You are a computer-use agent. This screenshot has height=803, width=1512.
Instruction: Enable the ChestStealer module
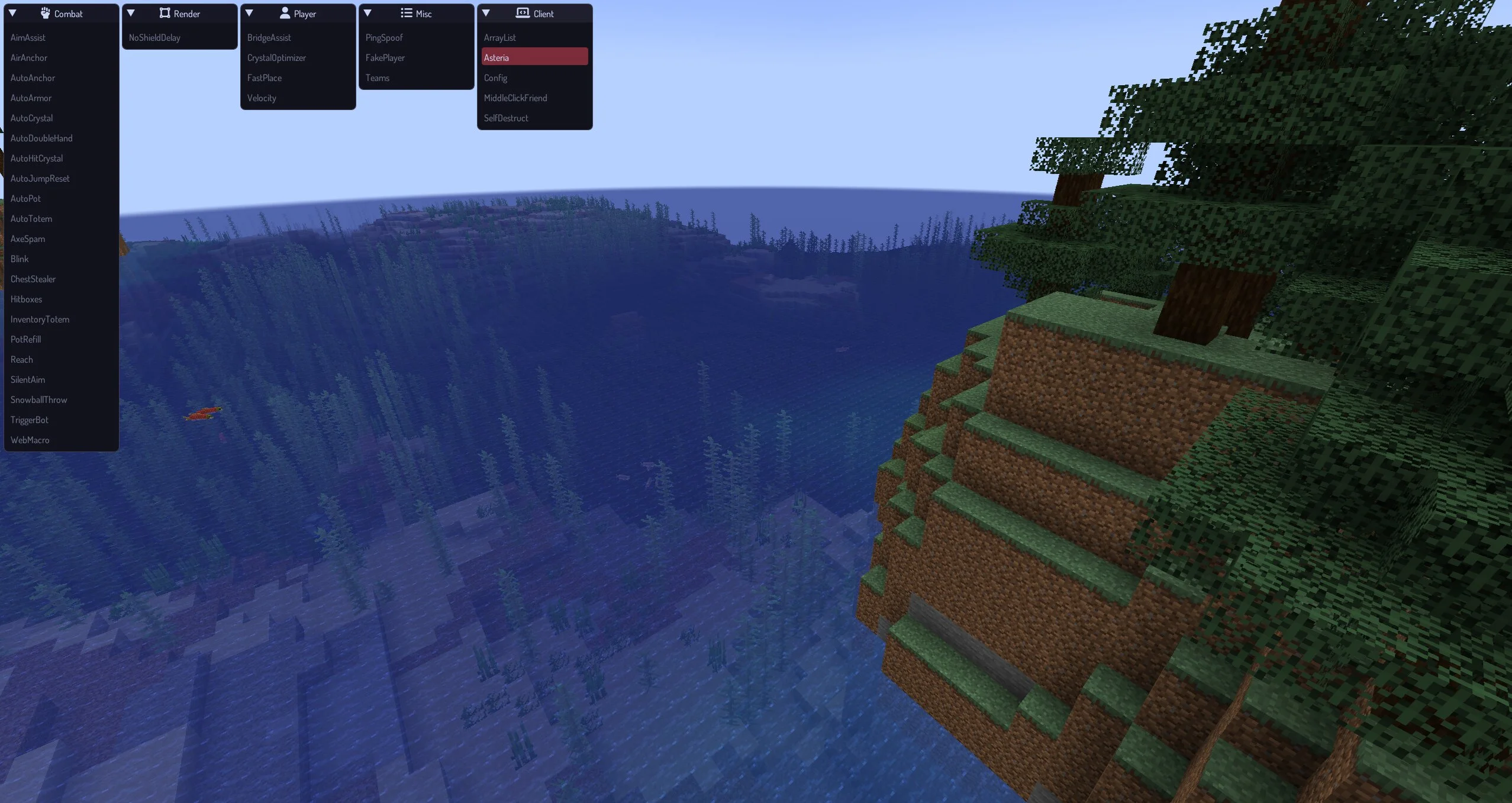(33, 279)
